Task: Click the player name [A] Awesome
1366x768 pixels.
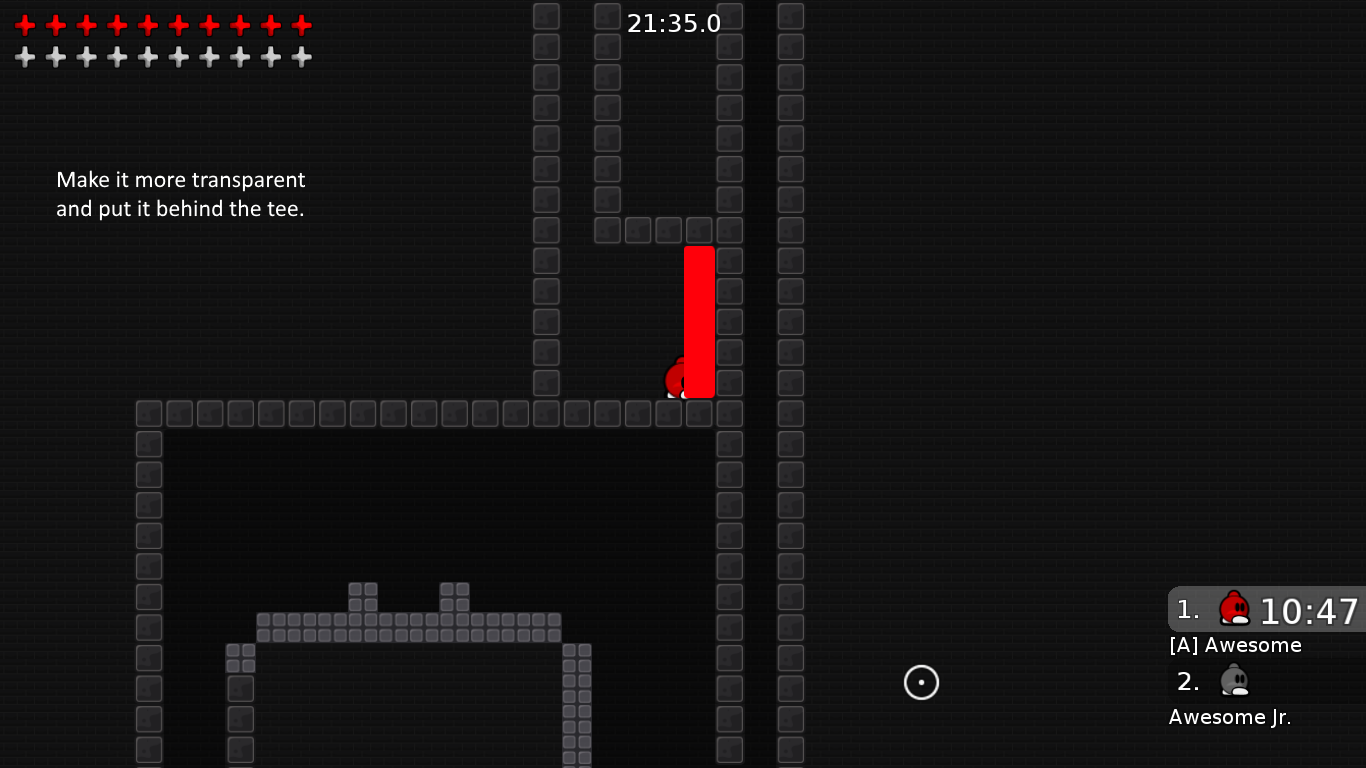Action: click(x=1235, y=645)
